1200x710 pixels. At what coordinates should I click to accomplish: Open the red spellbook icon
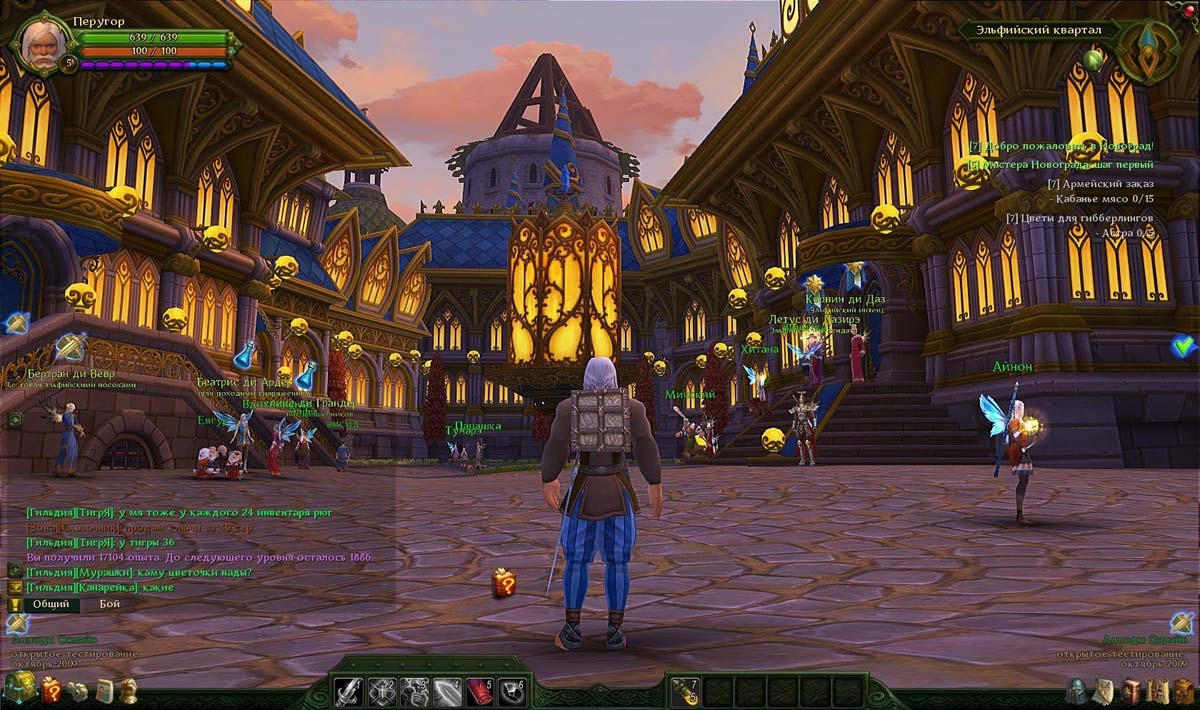1132,690
